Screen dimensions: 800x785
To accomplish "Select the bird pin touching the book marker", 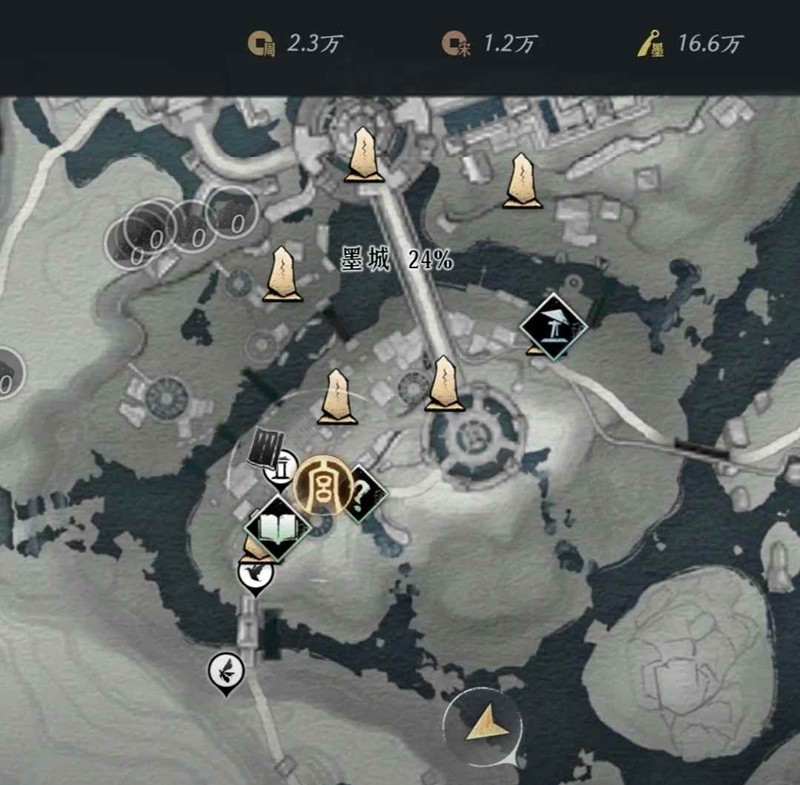I will coord(255,574).
